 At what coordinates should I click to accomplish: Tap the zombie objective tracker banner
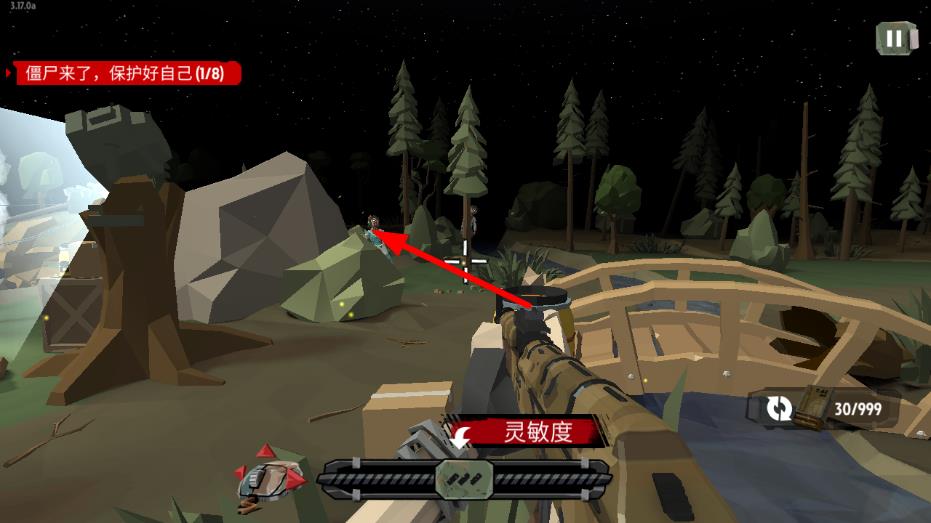[x=125, y=73]
